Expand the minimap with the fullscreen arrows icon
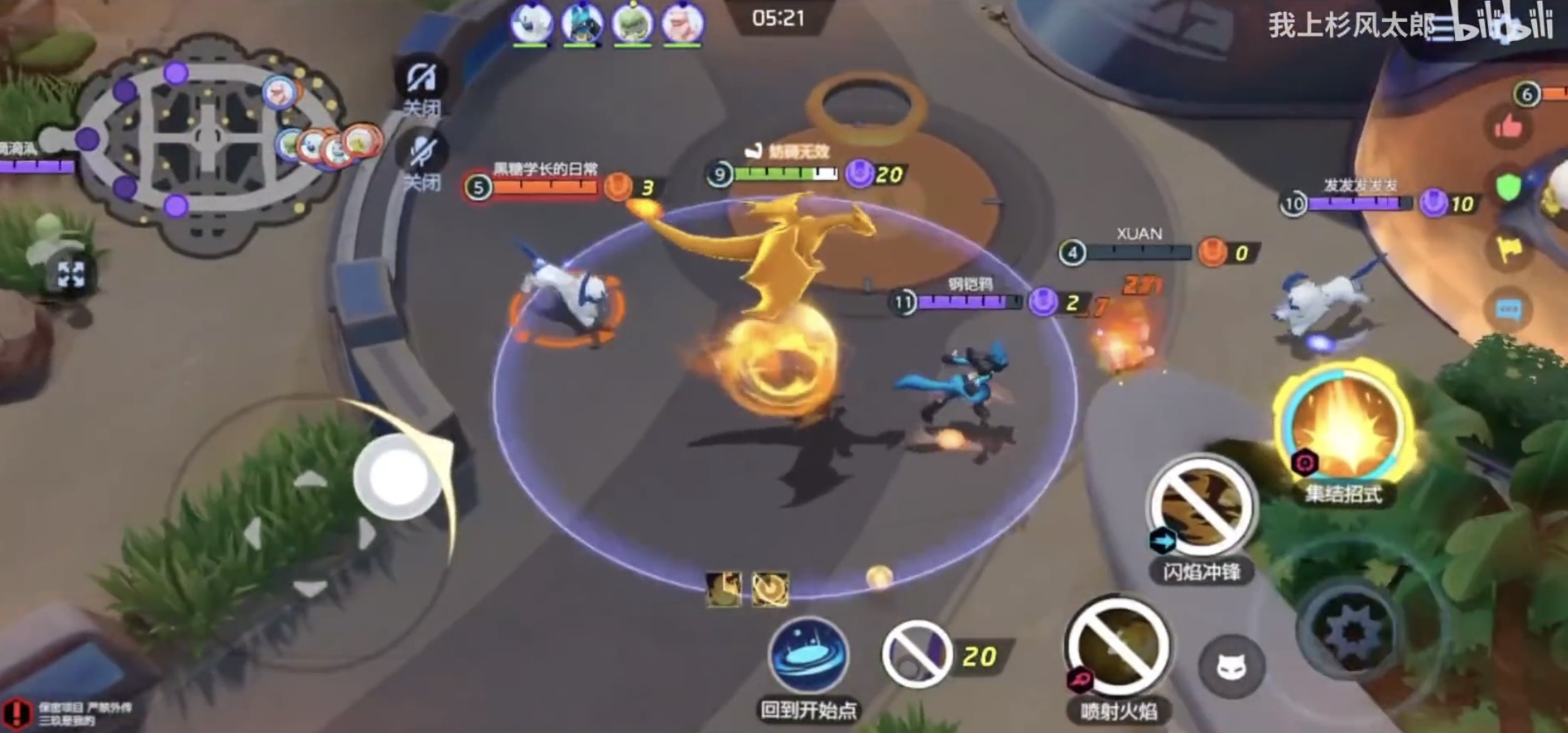 71,275
